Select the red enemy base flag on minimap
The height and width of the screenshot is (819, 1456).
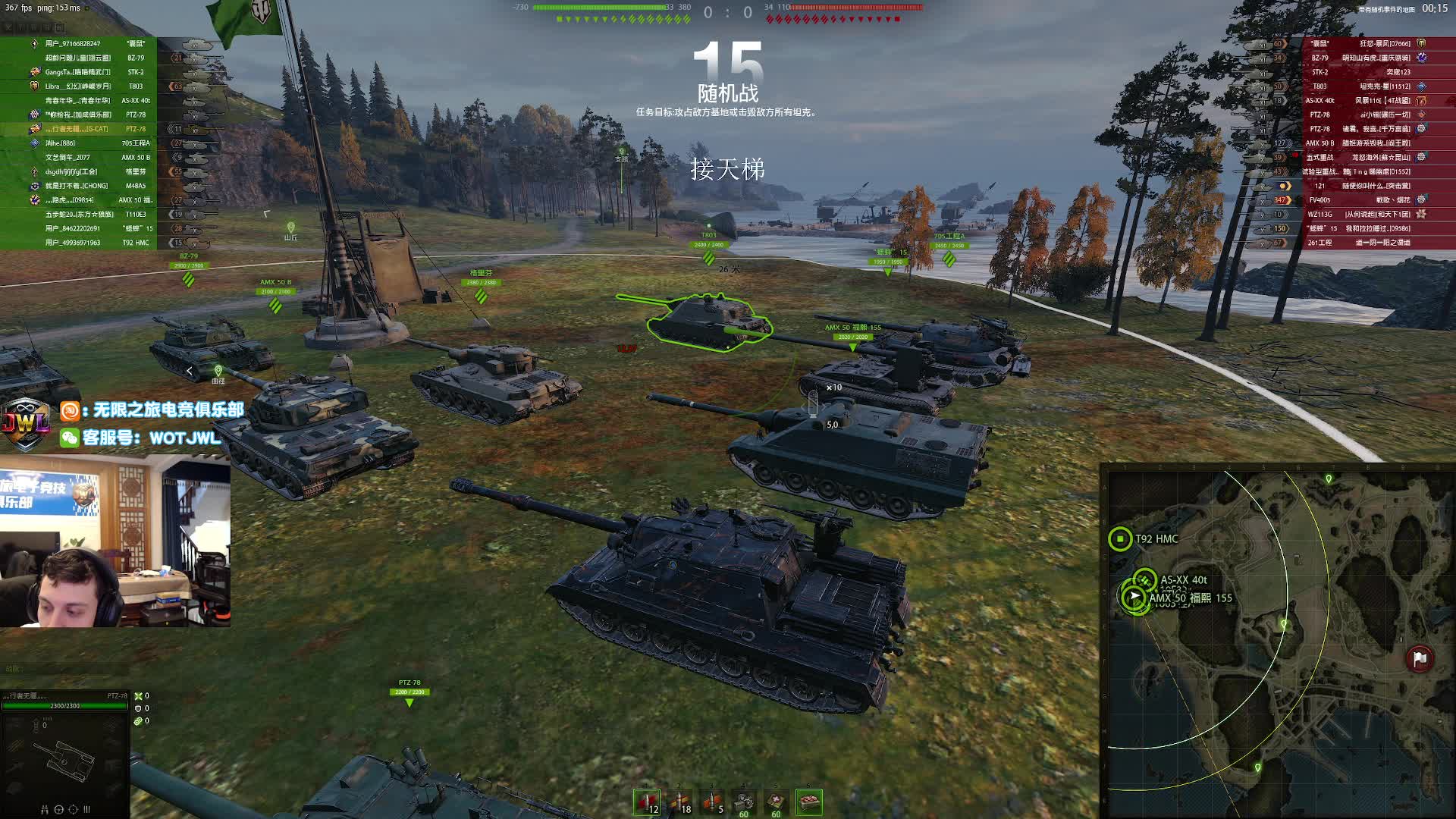1420,658
